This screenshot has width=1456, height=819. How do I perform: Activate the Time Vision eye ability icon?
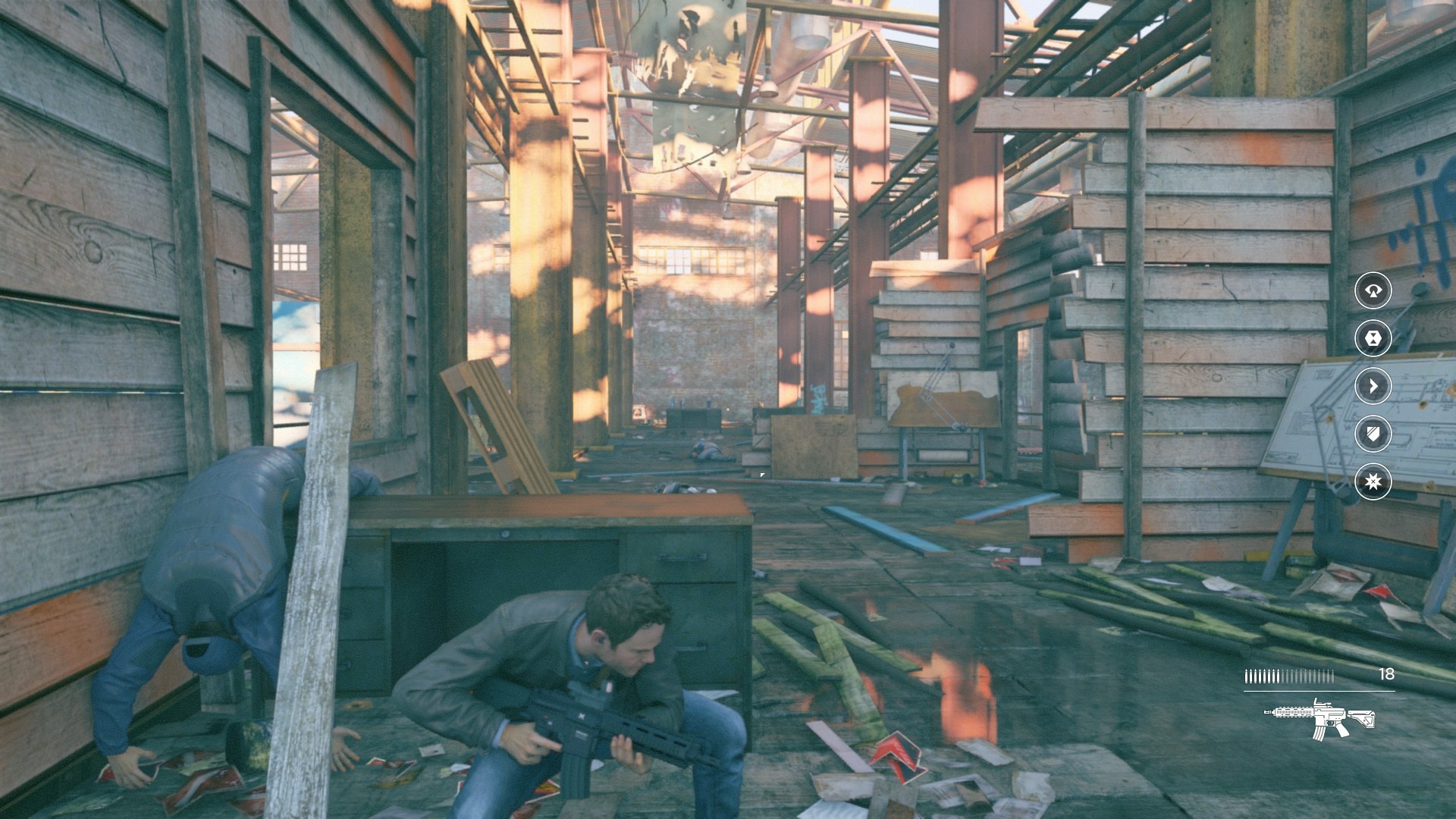[1373, 290]
